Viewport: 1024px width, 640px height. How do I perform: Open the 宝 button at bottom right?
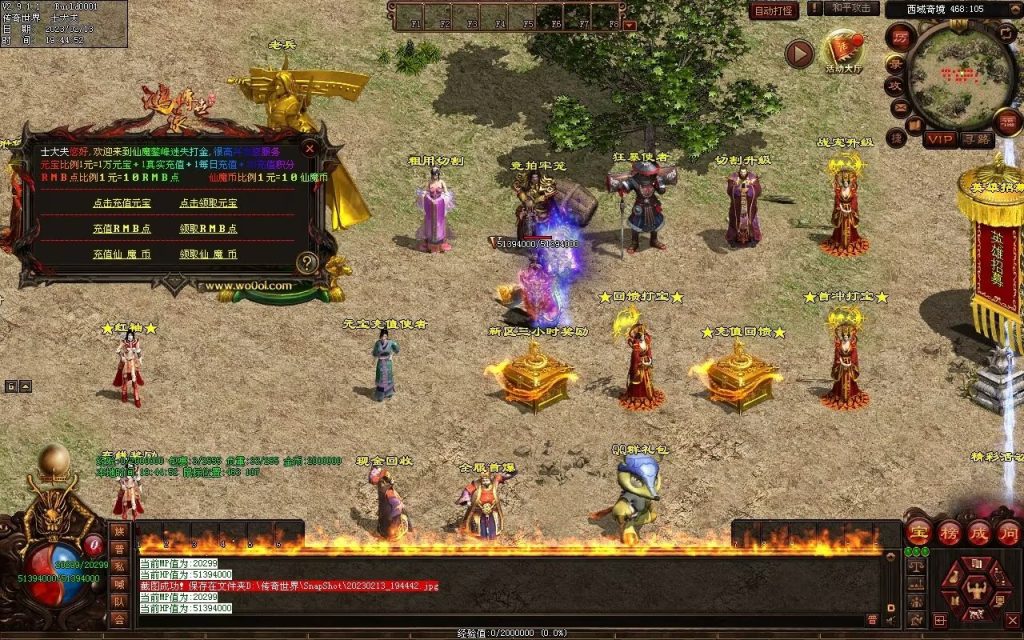pos(920,532)
